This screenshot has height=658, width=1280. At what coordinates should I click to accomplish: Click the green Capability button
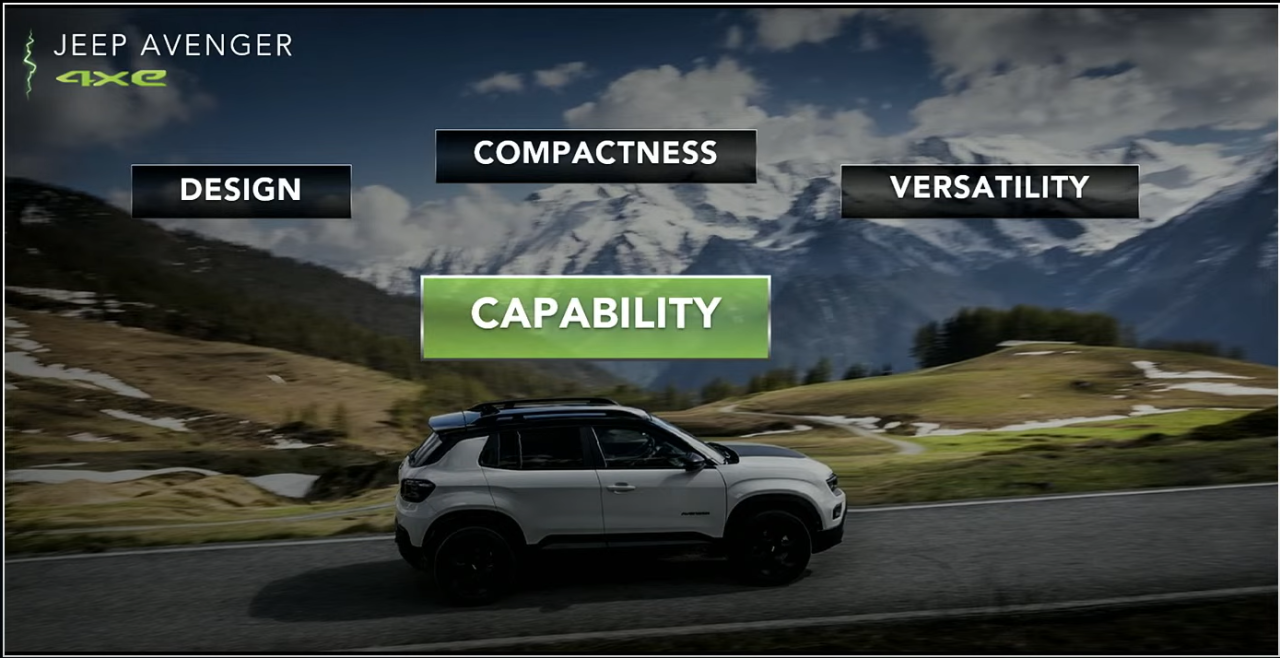pyautogui.click(x=595, y=315)
